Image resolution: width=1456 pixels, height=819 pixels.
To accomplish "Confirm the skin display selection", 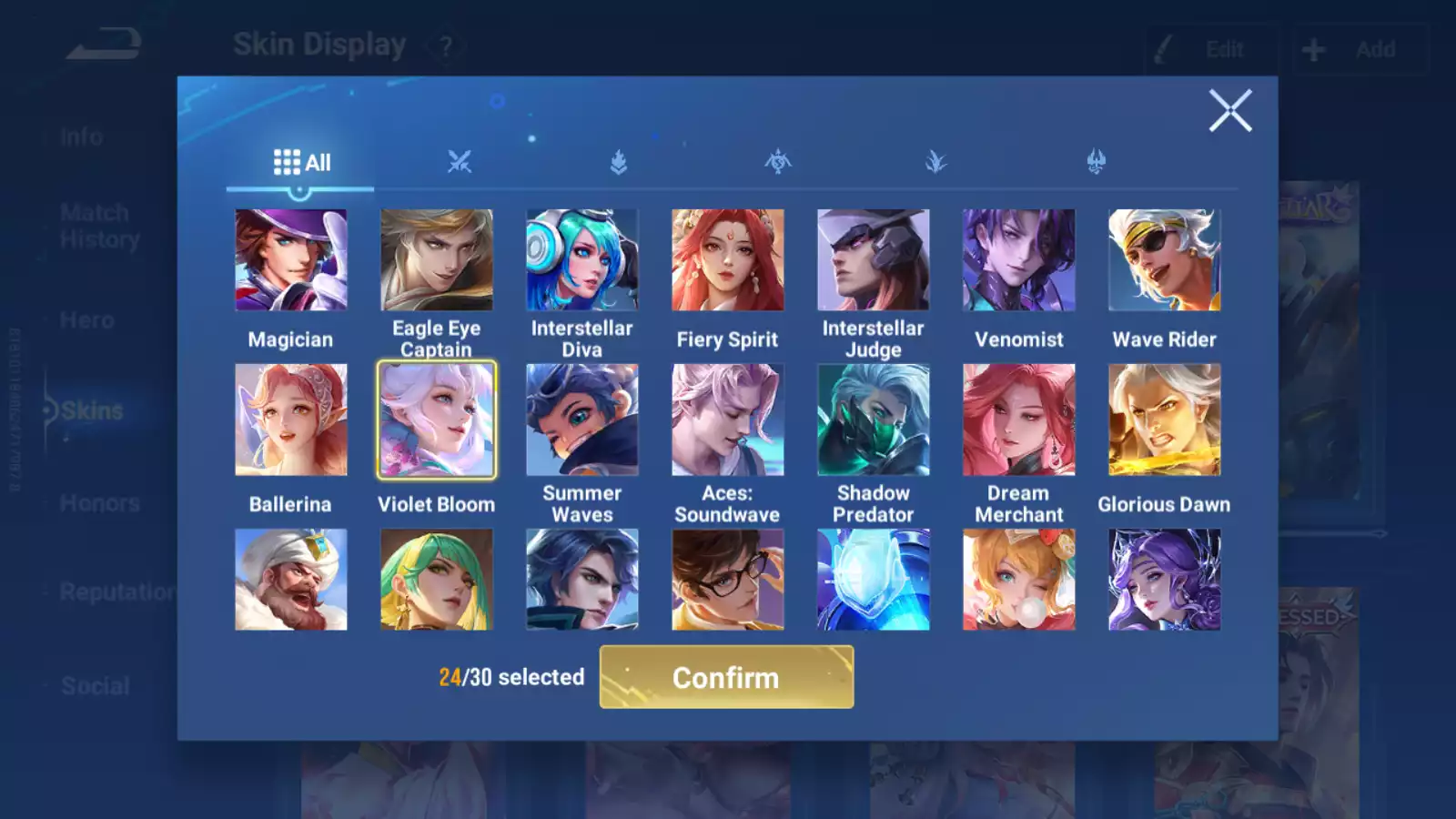I will point(726,677).
